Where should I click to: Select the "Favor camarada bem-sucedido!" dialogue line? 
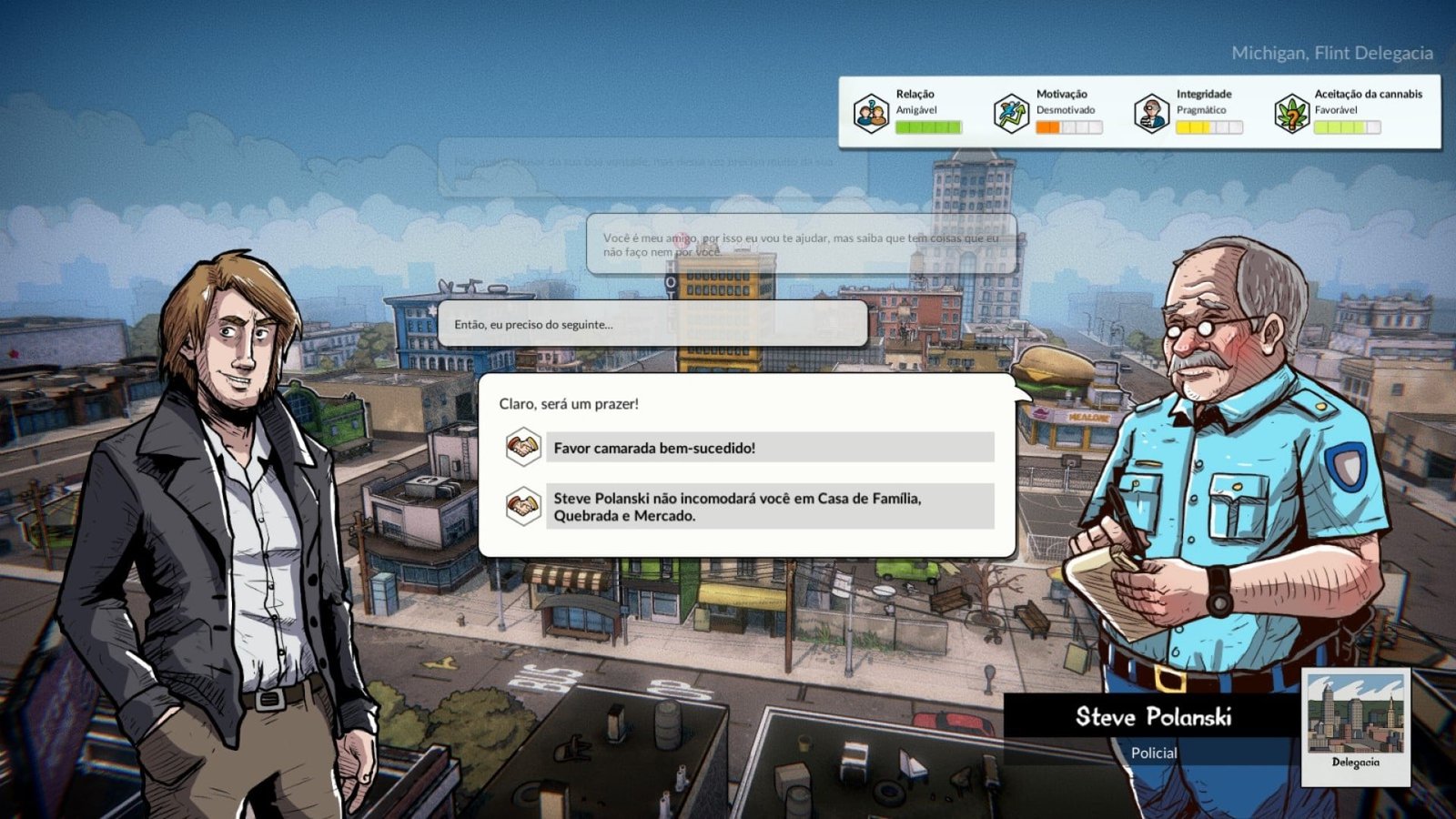point(769,448)
